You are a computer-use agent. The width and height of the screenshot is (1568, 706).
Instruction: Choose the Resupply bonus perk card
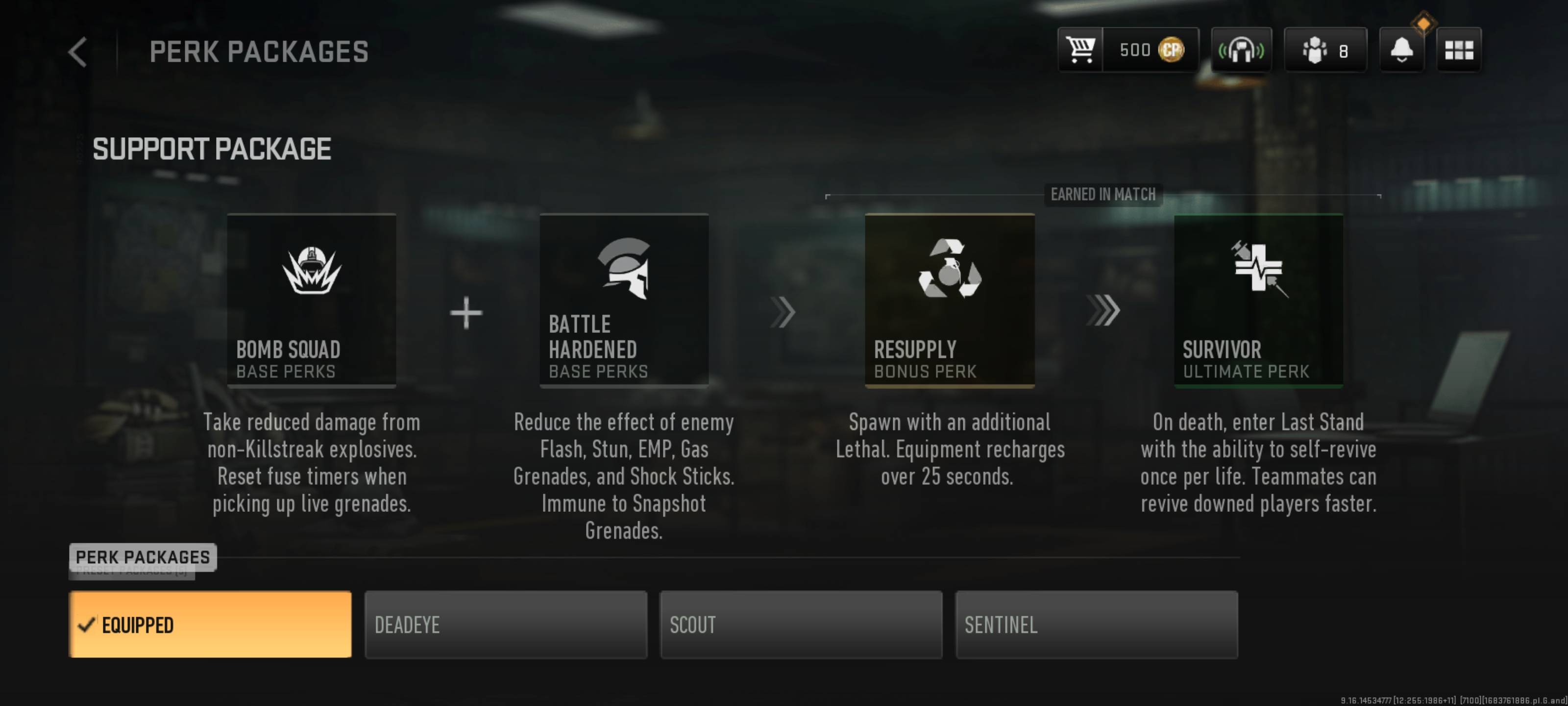pyautogui.click(x=950, y=301)
